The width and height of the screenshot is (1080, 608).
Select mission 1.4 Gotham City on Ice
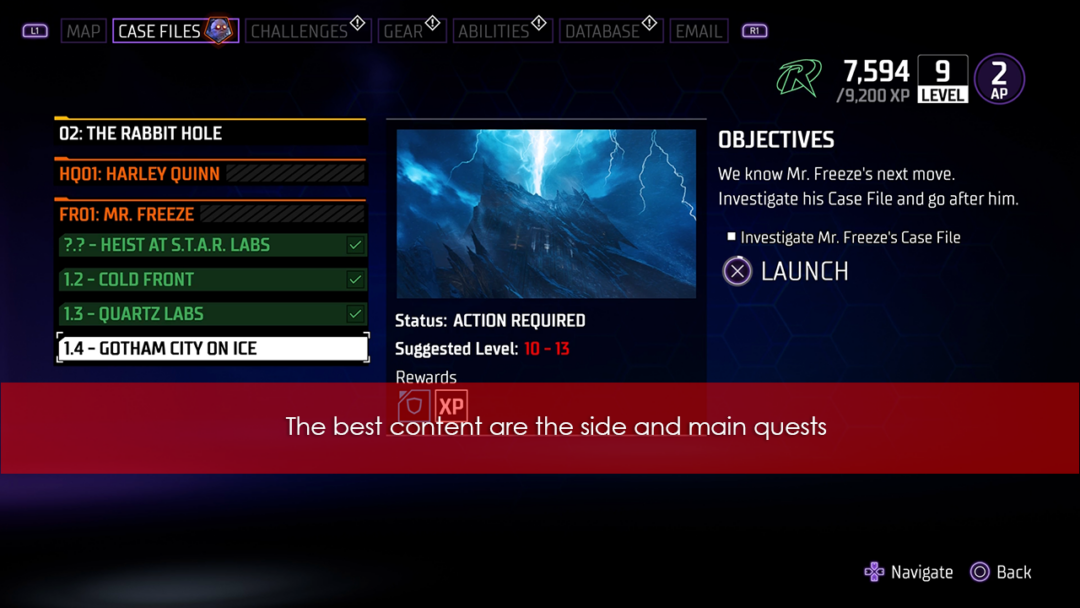(212, 348)
